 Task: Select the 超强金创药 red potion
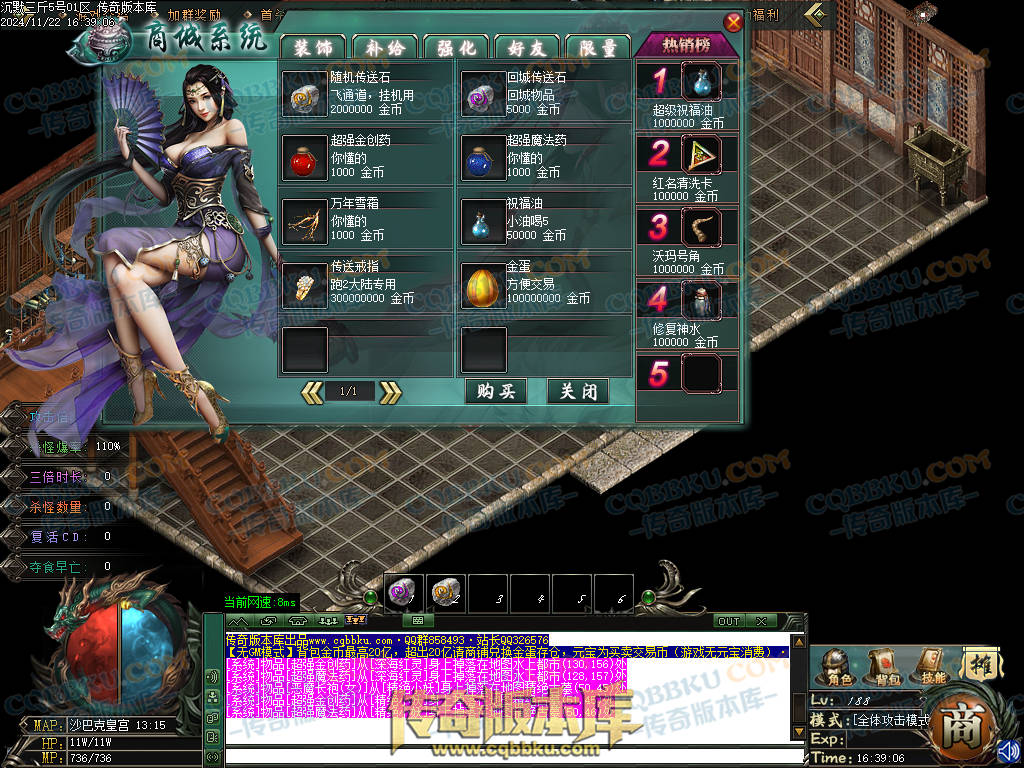tap(303, 157)
